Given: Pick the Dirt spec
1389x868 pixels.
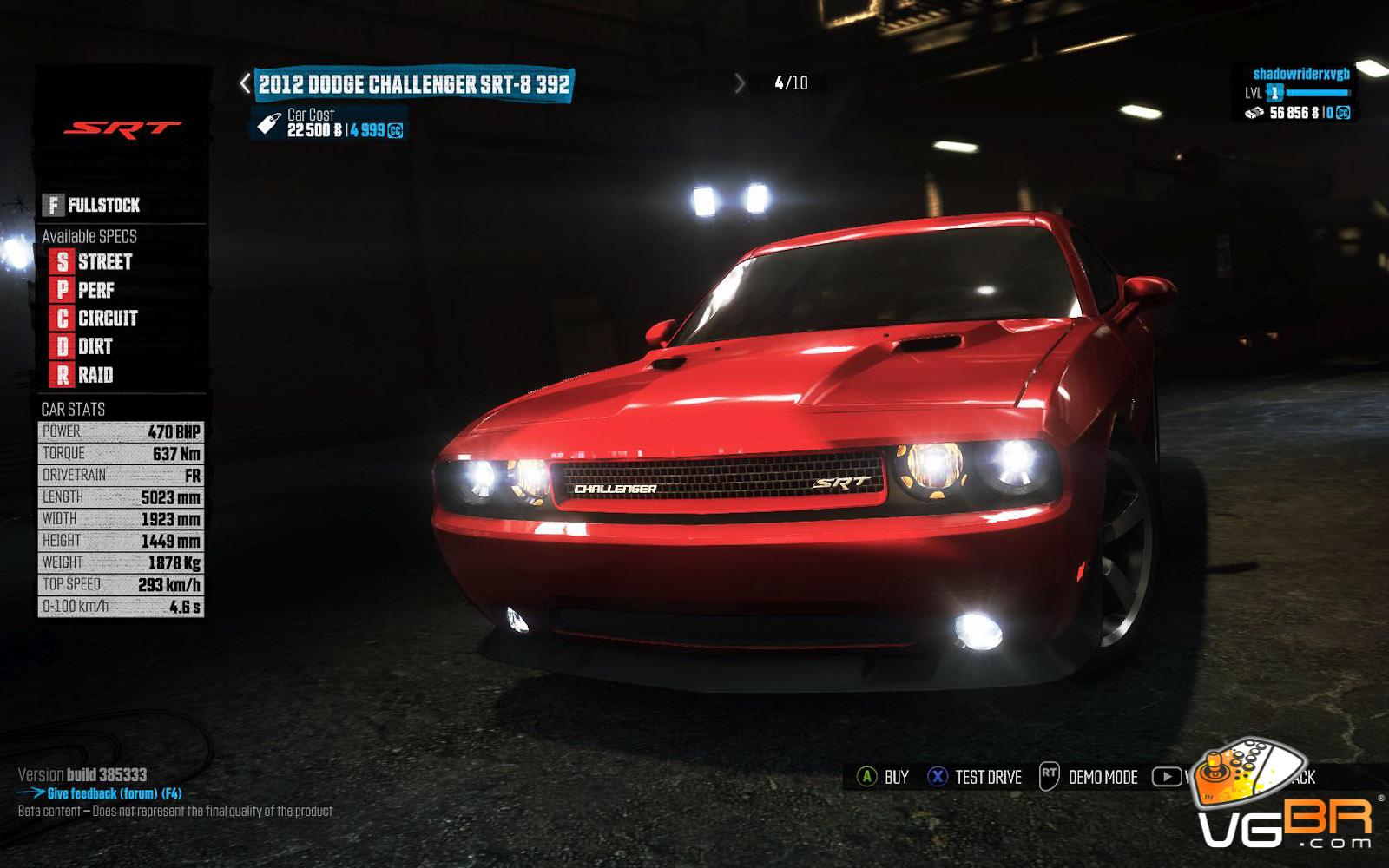Looking at the screenshot, I should pos(83,346).
